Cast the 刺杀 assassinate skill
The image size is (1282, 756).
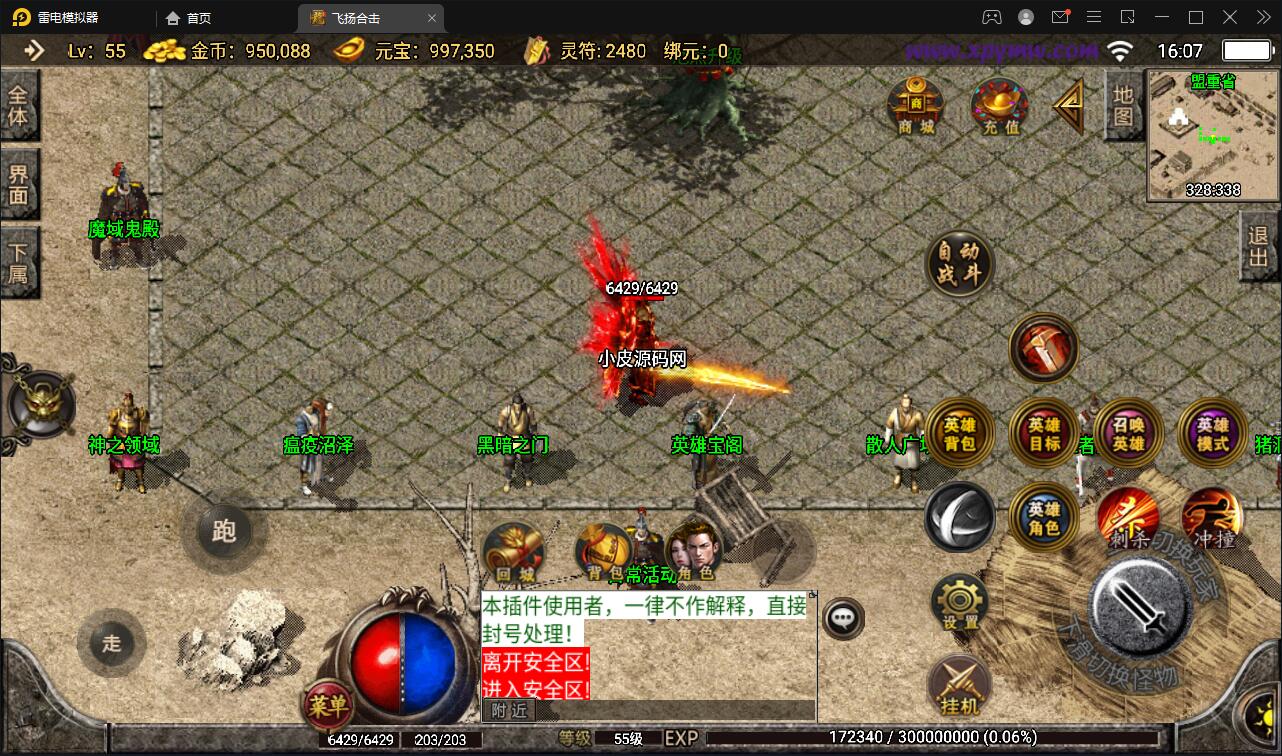[x=1127, y=519]
